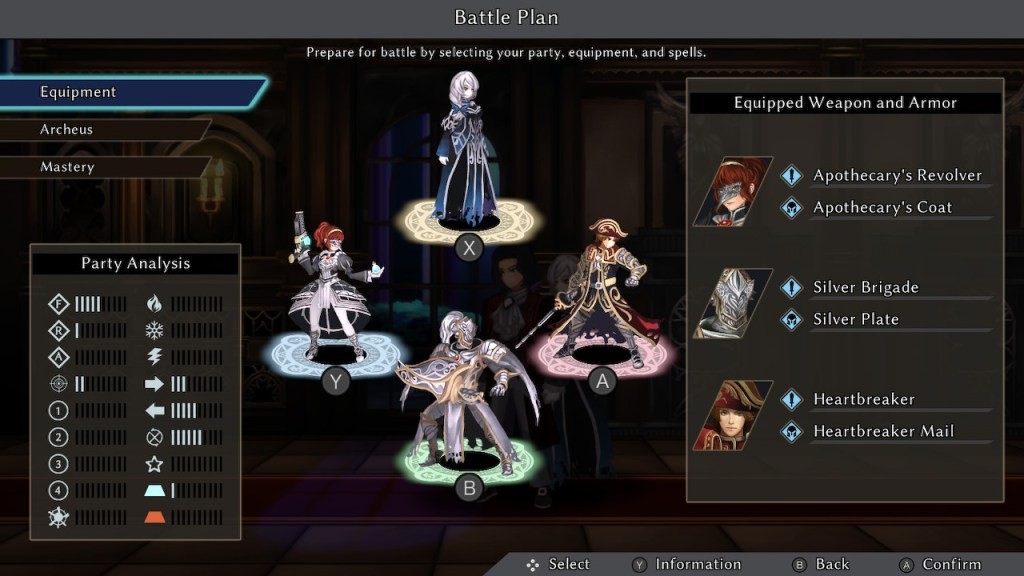1024x576 pixels.
Task: Select the Heartbreaker weapon
Action: point(863,400)
